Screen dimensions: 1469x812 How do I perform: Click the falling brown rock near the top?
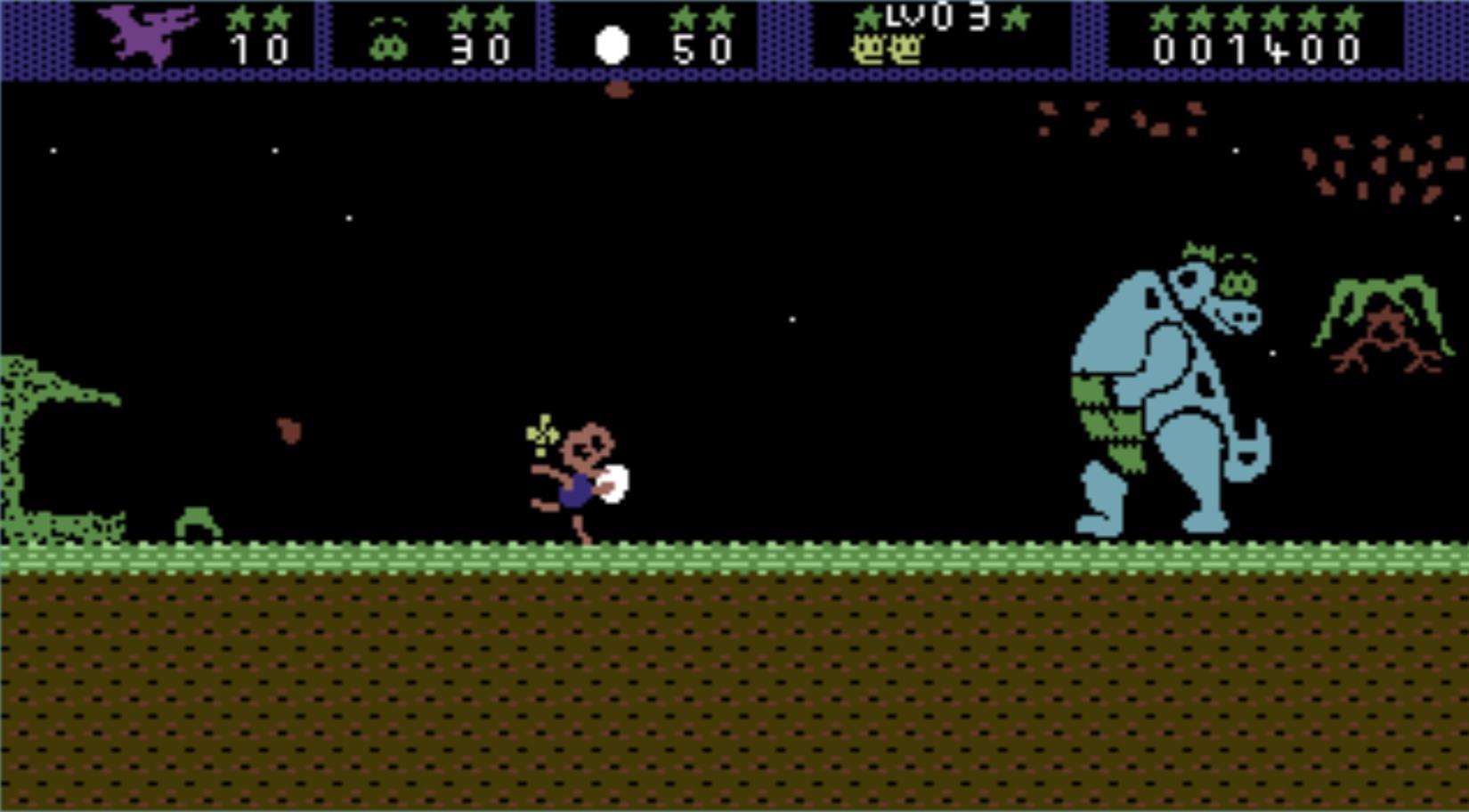pyautogui.click(x=618, y=92)
